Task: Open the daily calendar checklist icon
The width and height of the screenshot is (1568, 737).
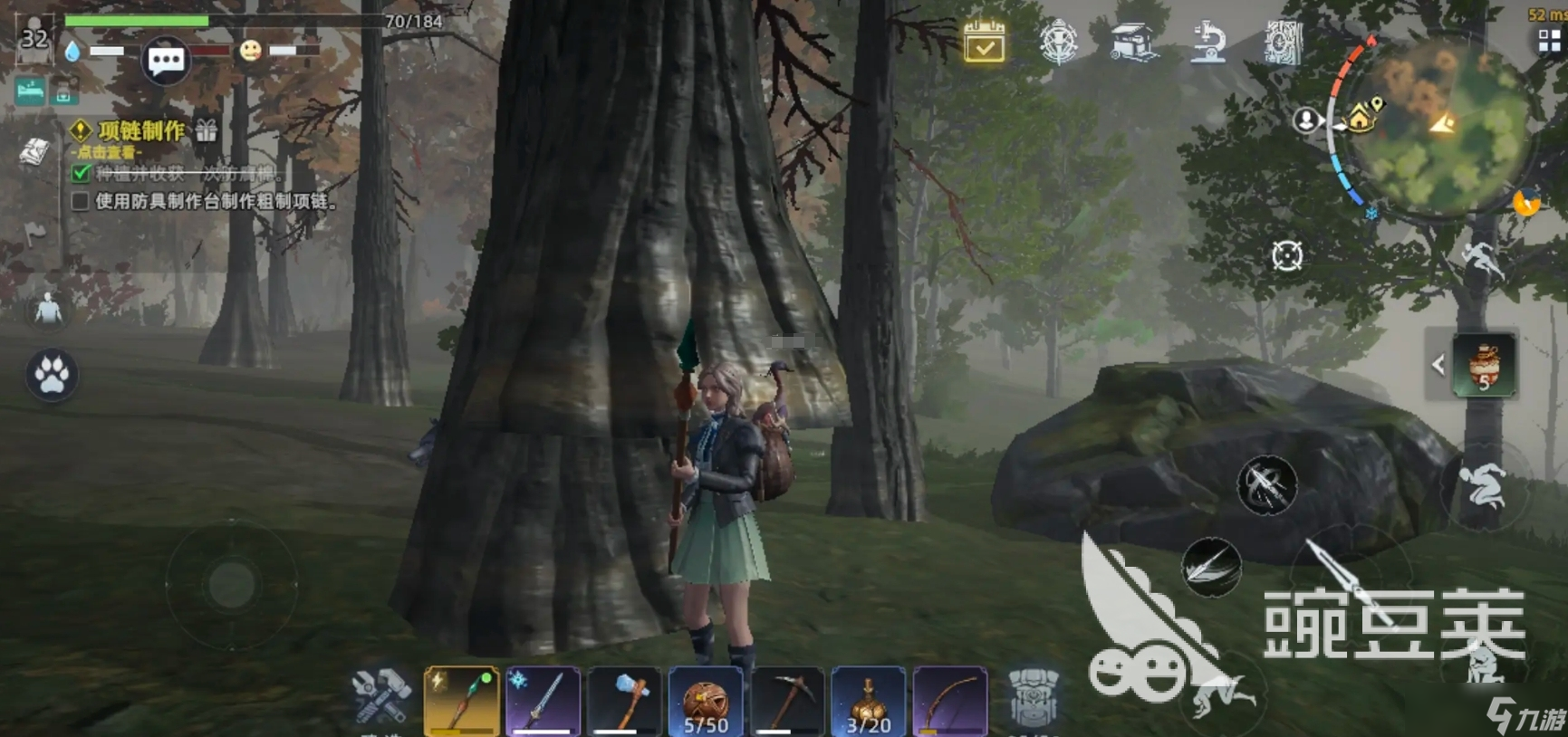Action: point(984,42)
